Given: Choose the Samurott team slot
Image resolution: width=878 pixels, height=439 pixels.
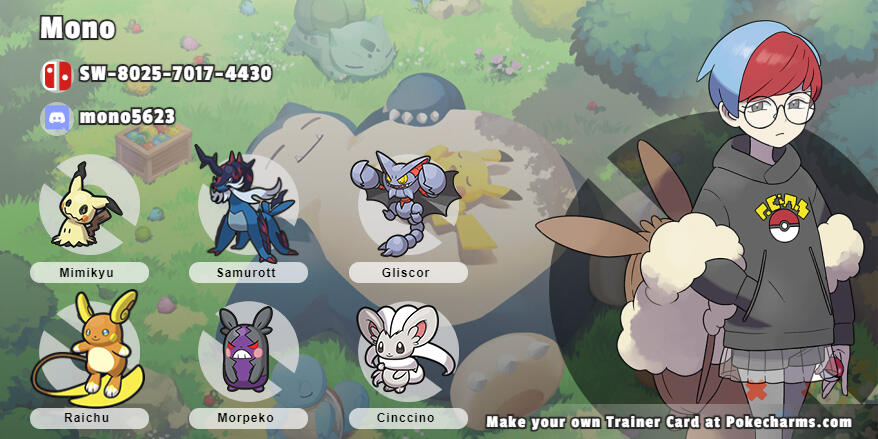Looking at the screenshot, I should [247, 205].
